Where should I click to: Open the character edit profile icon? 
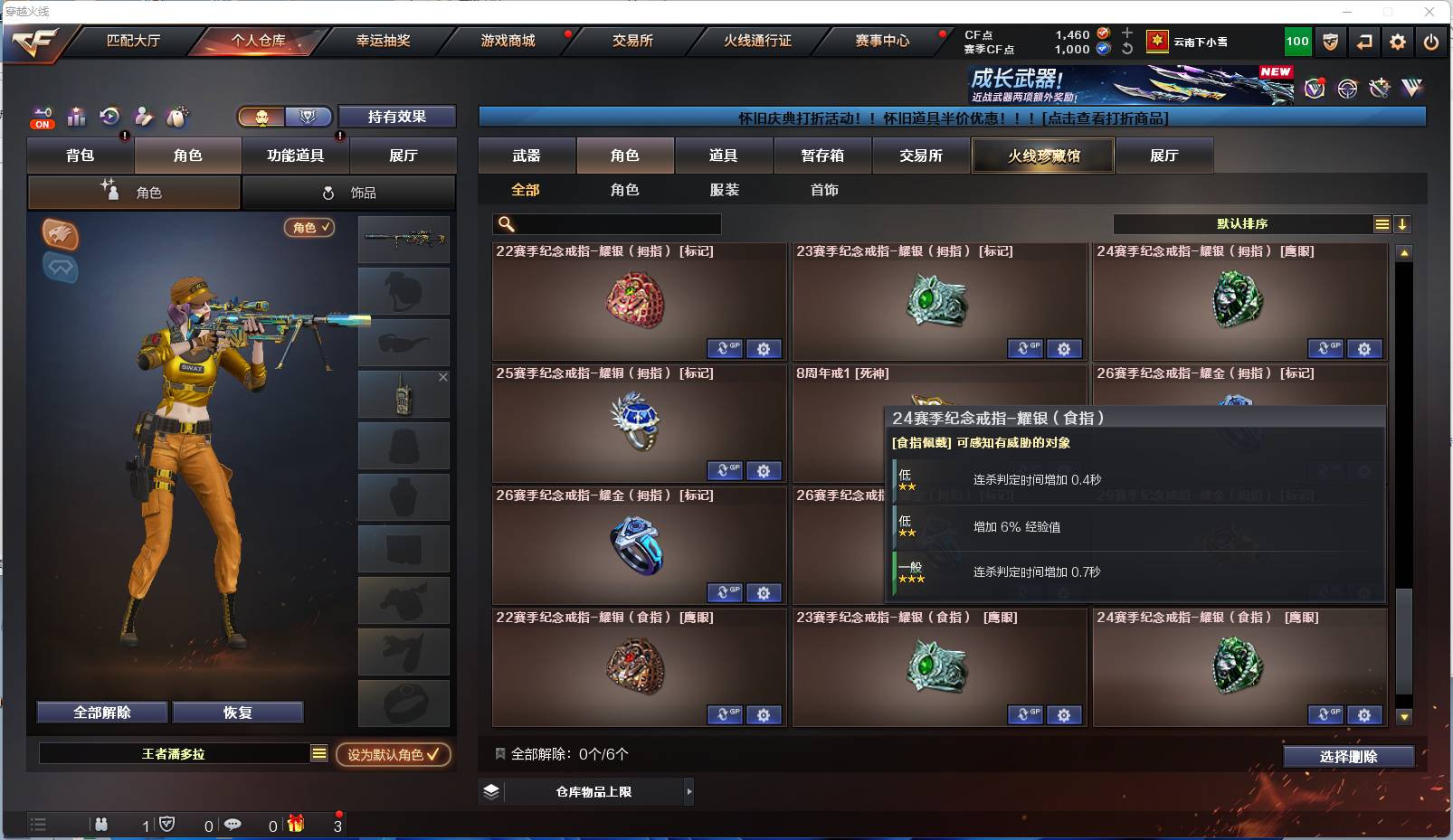[x=143, y=117]
